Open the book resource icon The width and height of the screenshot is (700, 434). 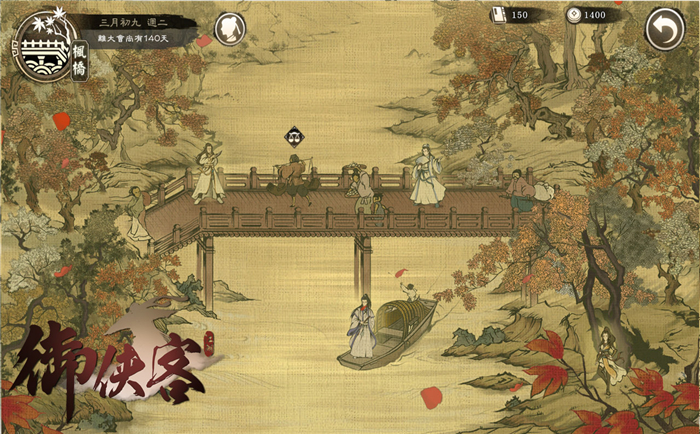pyautogui.click(x=499, y=14)
